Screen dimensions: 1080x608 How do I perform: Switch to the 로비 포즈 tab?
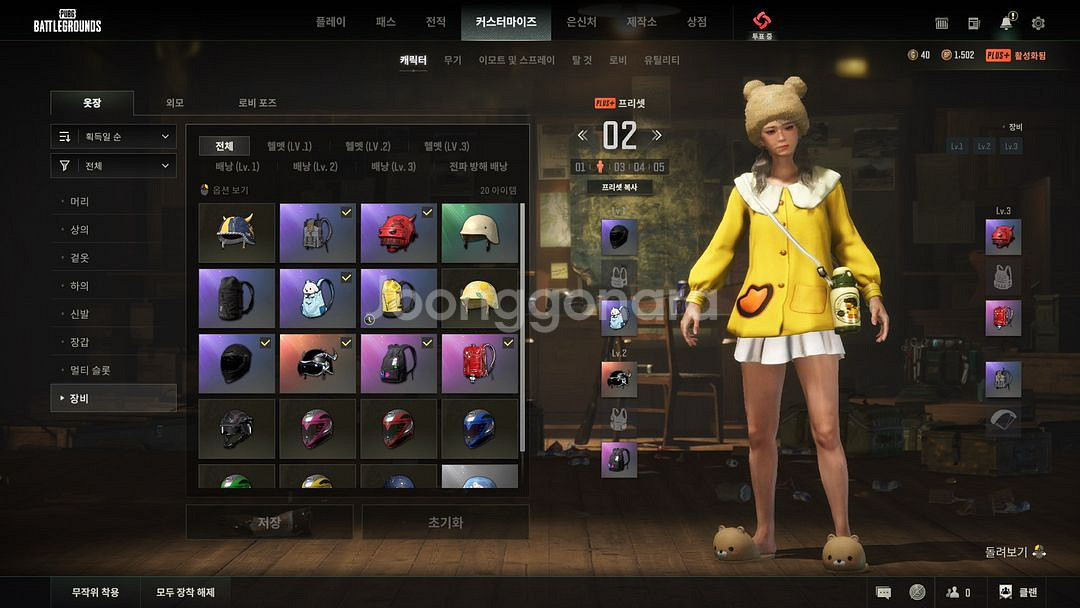[x=257, y=103]
